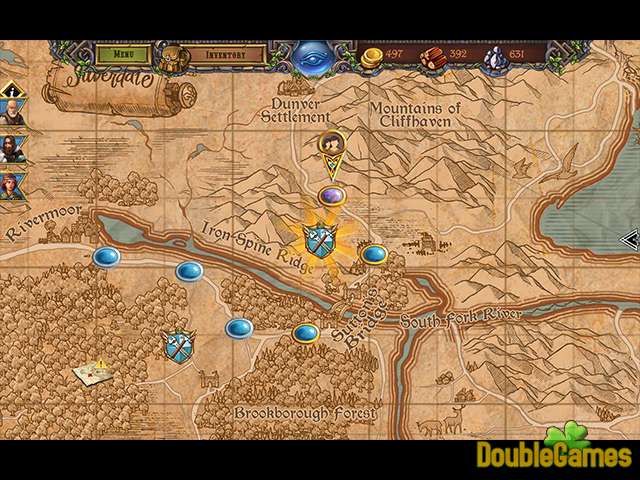Image resolution: width=640 pixels, height=480 pixels.
Task: Pick the red-haired woman portrait
Action: click(x=12, y=185)
